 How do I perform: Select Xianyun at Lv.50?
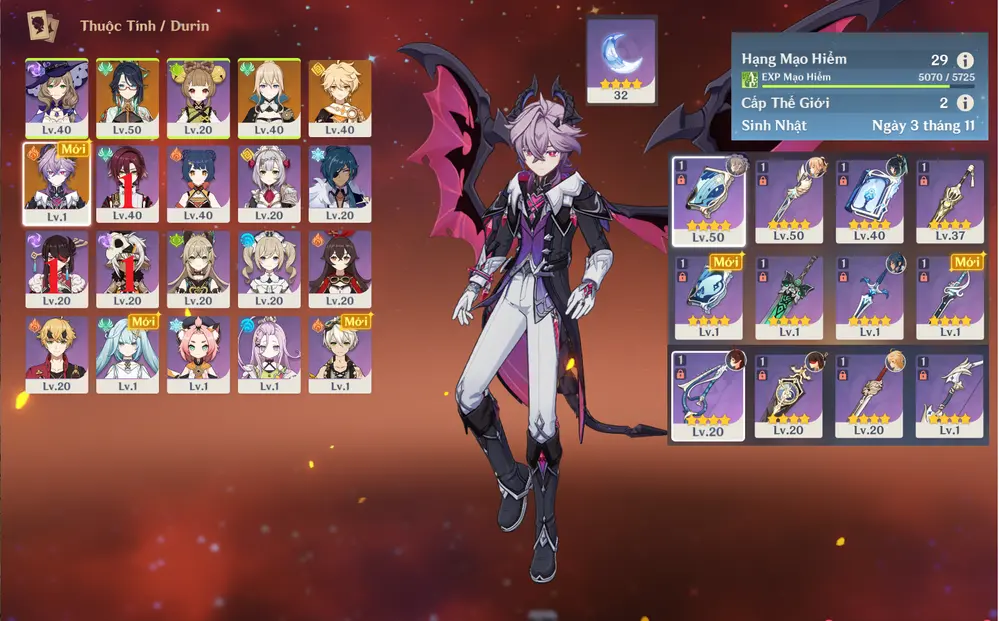[127, 97]
